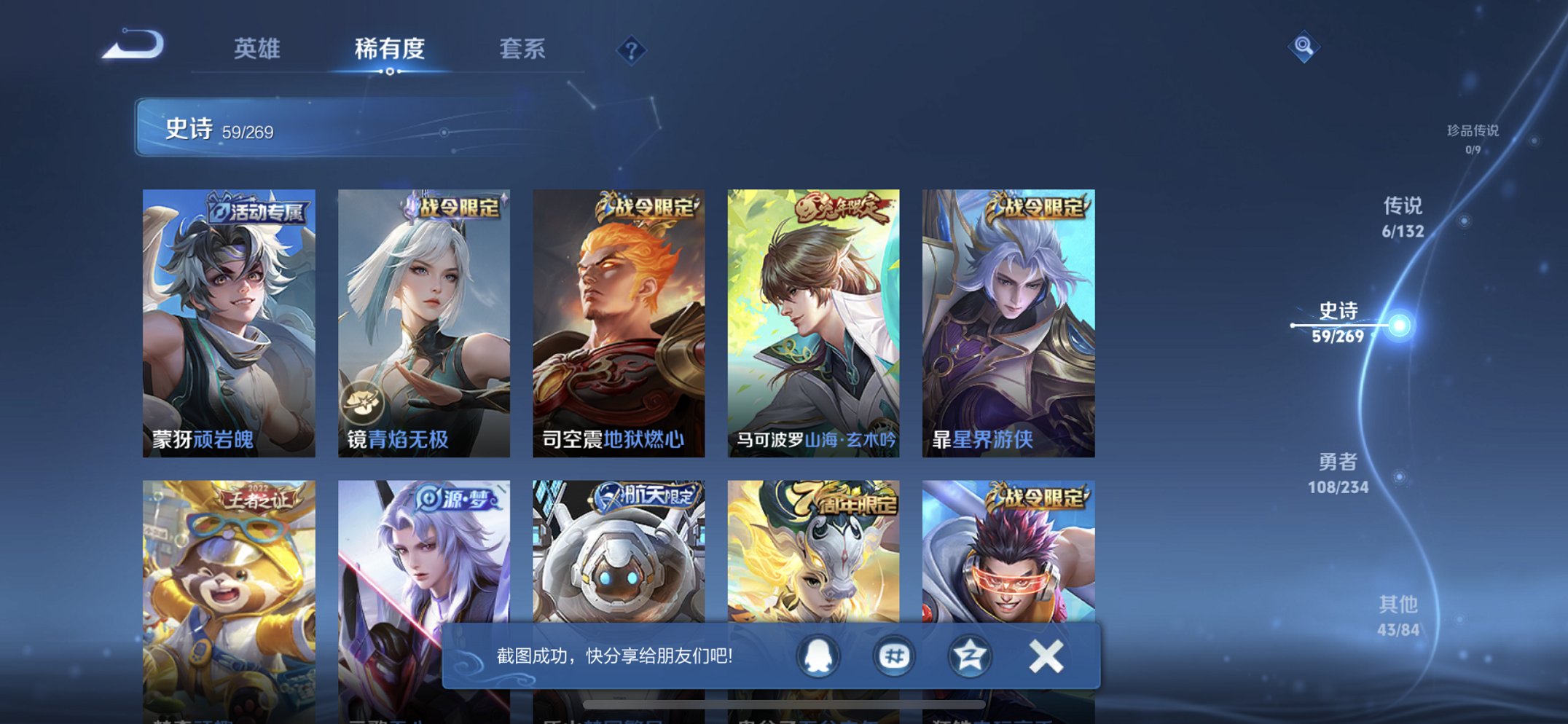Share the screenshot via the QQ penguin icon
The width and height of the screenshot is (1568, 724).
[819, 655]
